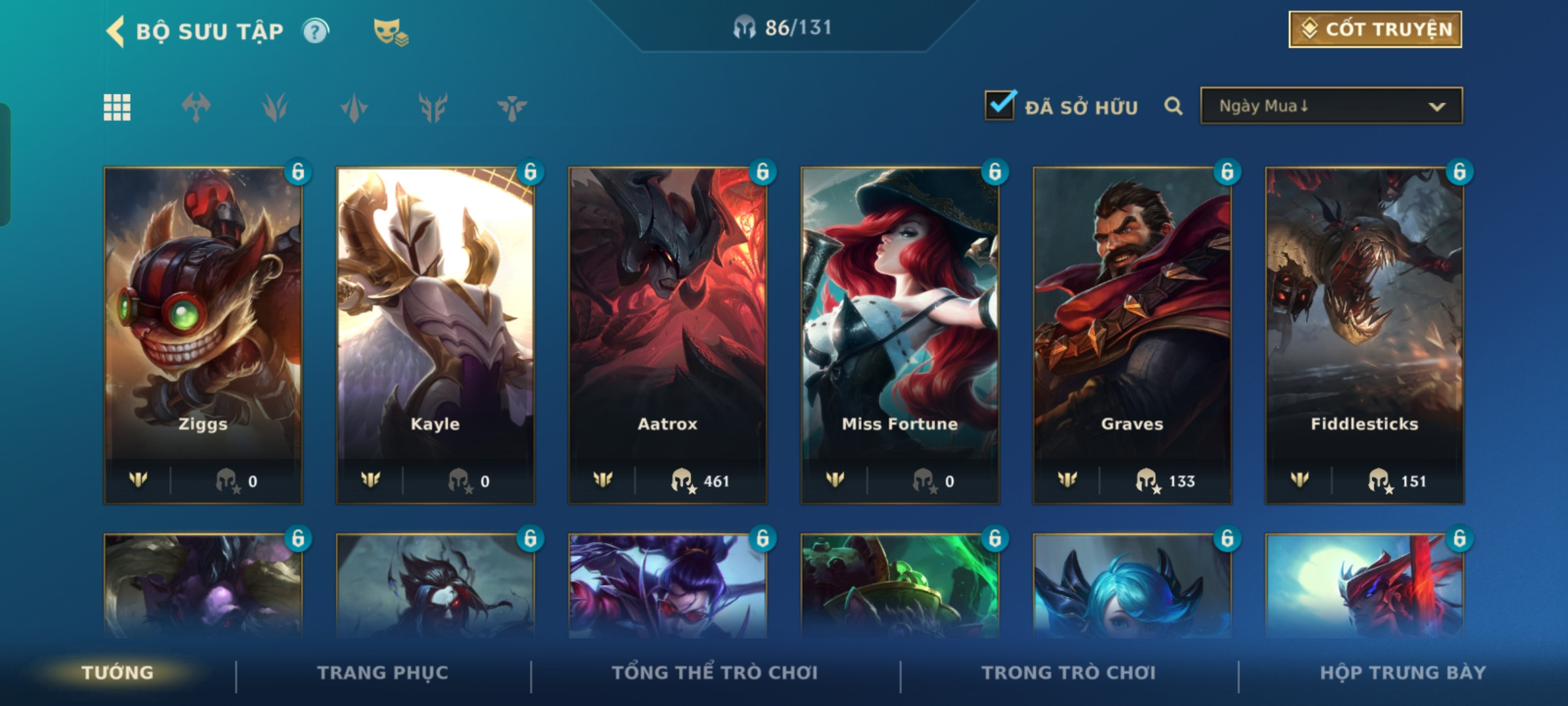1568x706 pixels.
Task: Open the champion search magnifier
Action: coord(1173,106)
